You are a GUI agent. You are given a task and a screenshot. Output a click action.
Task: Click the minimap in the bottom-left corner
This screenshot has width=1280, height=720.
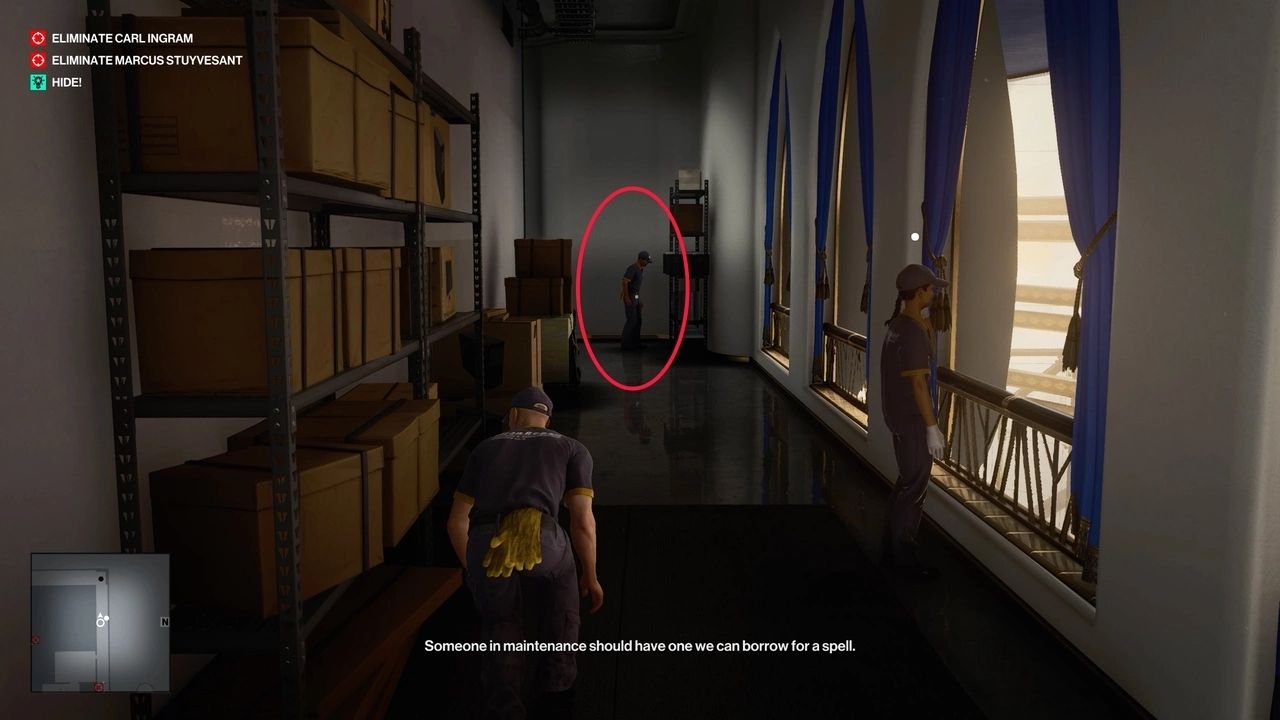[x=100, y=620]
